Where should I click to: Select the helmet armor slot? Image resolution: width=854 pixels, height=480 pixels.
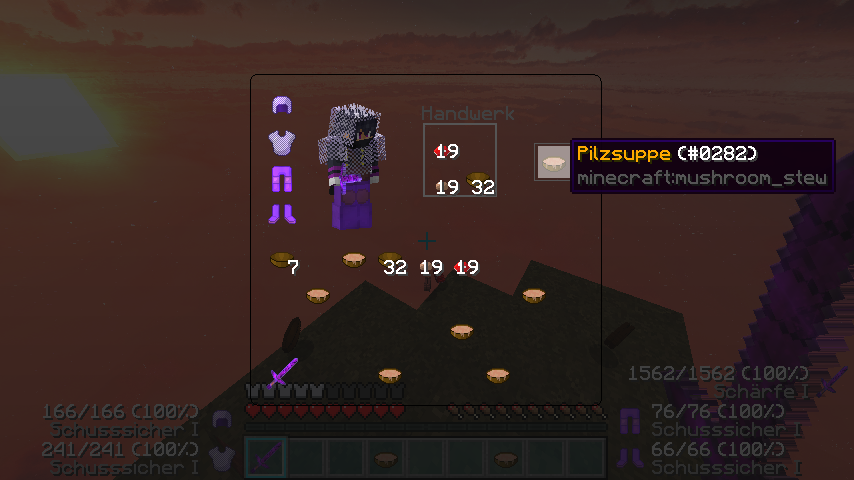point(281,107)
